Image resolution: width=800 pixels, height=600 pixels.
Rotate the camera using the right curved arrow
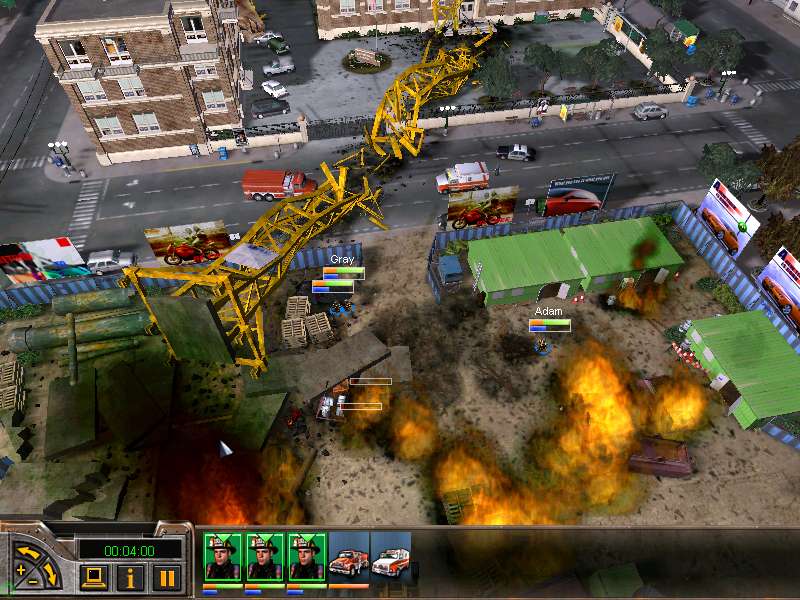[x=53, y=573]
